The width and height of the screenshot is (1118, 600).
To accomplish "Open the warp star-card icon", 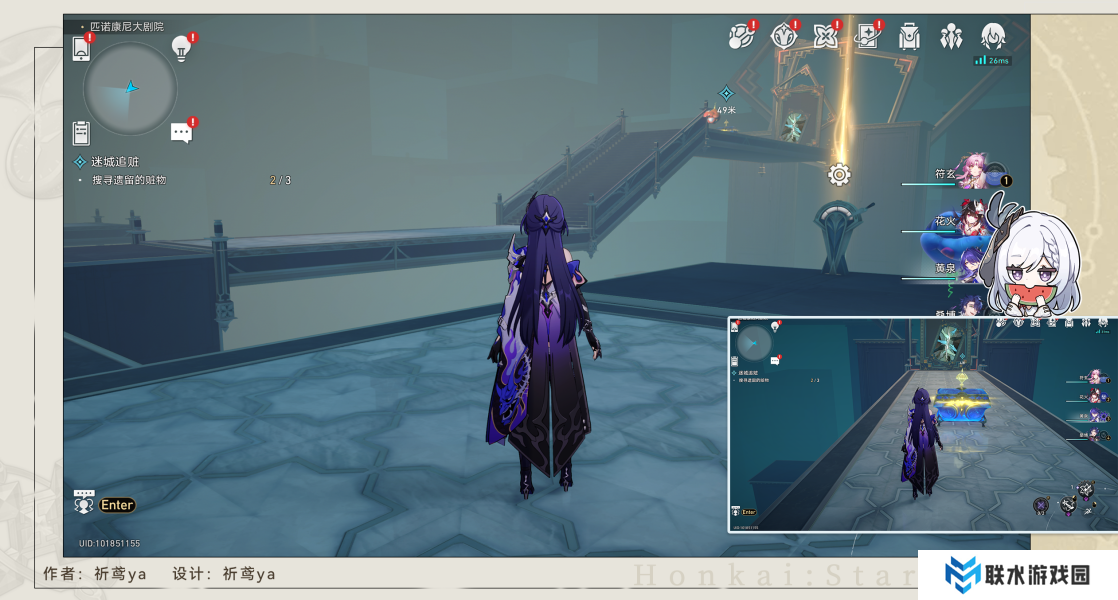I will (x=868, y=37).
